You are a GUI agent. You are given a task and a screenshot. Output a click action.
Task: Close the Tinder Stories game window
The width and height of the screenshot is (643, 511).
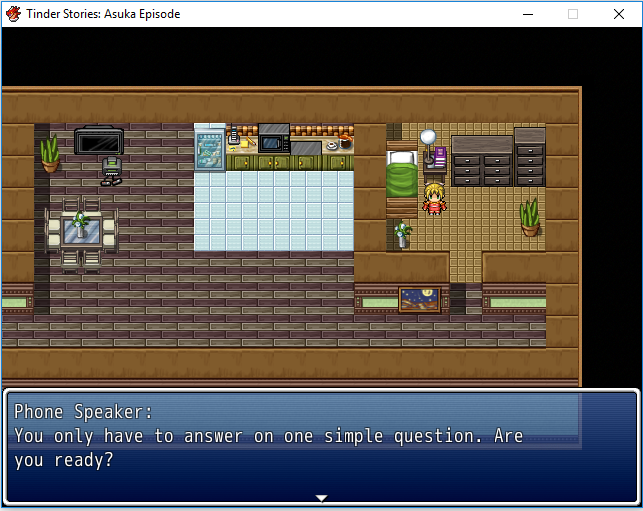point(619,14)
